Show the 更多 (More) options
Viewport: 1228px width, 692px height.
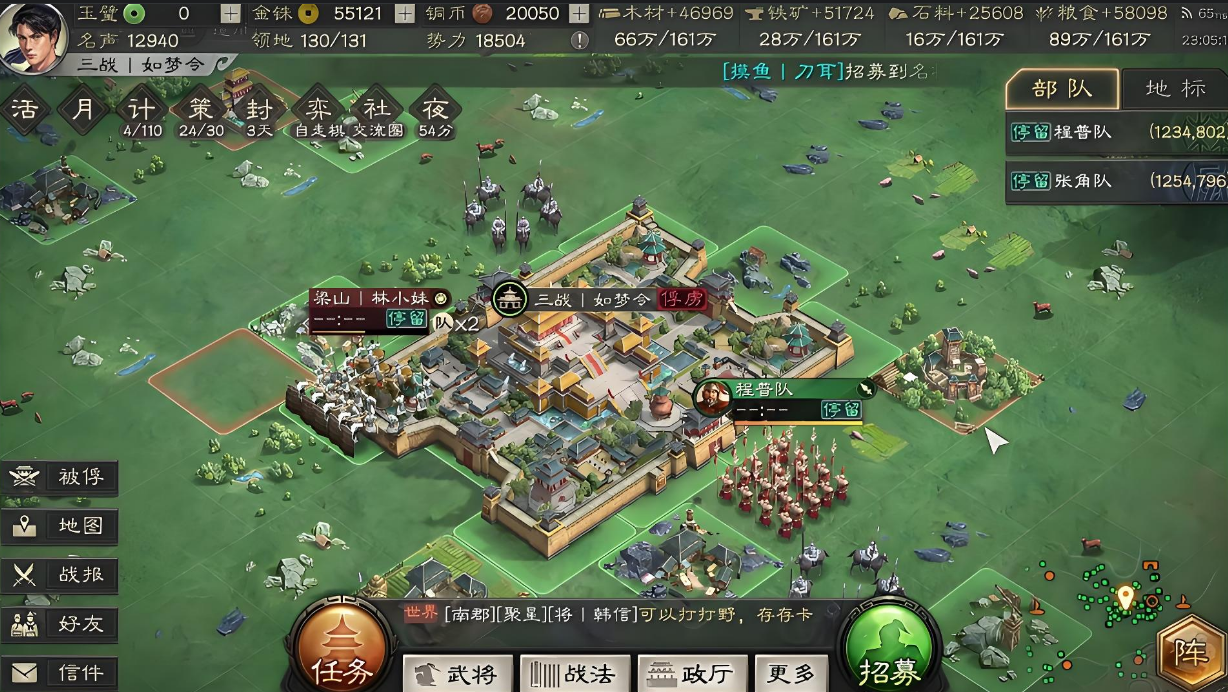pyautogui.click(x=791, y=674)
